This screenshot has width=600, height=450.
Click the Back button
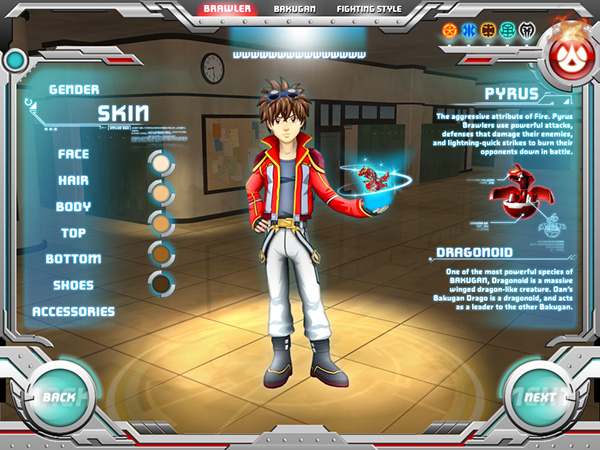59,397
